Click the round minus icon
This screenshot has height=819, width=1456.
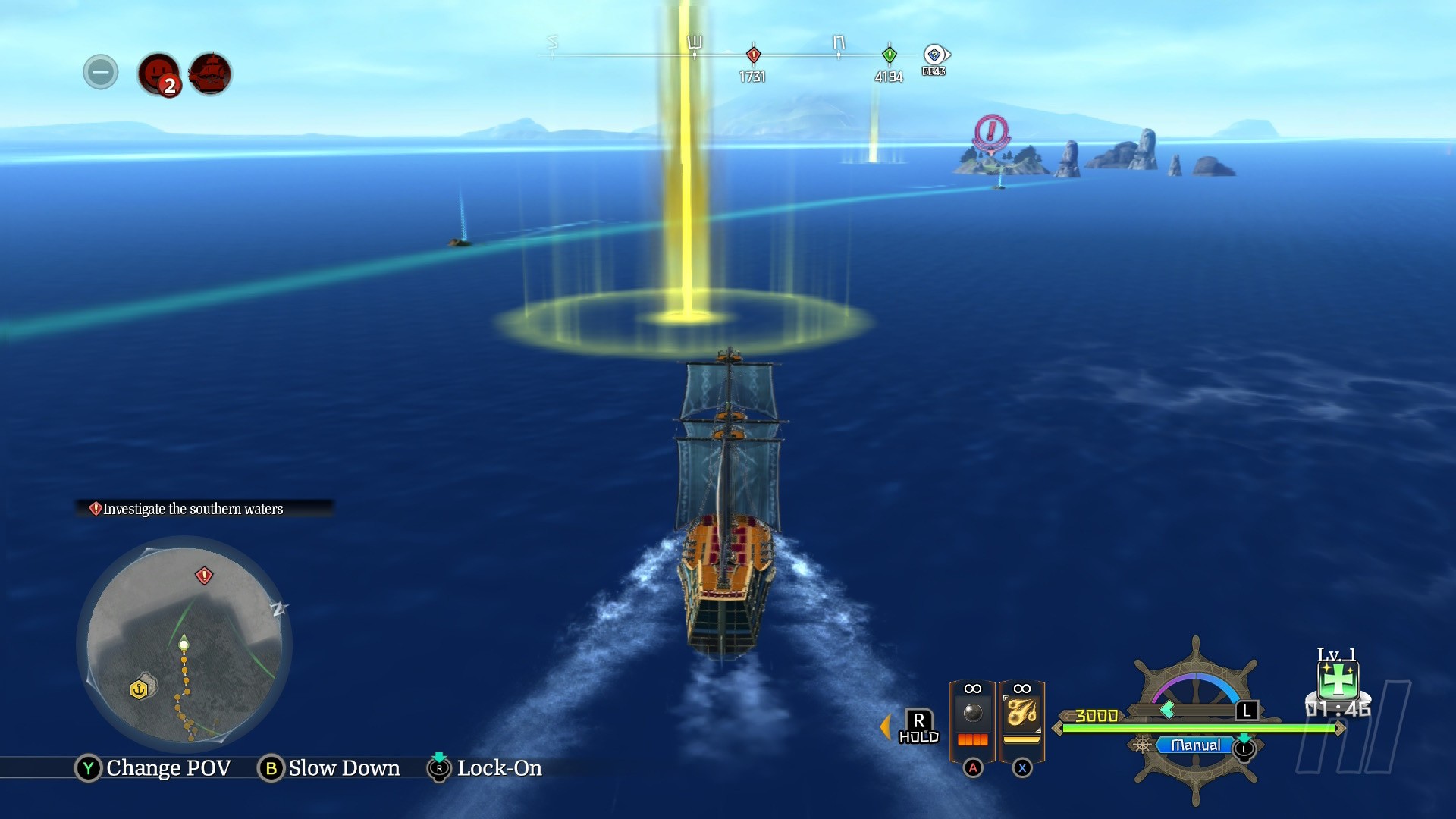coord(101,73)
